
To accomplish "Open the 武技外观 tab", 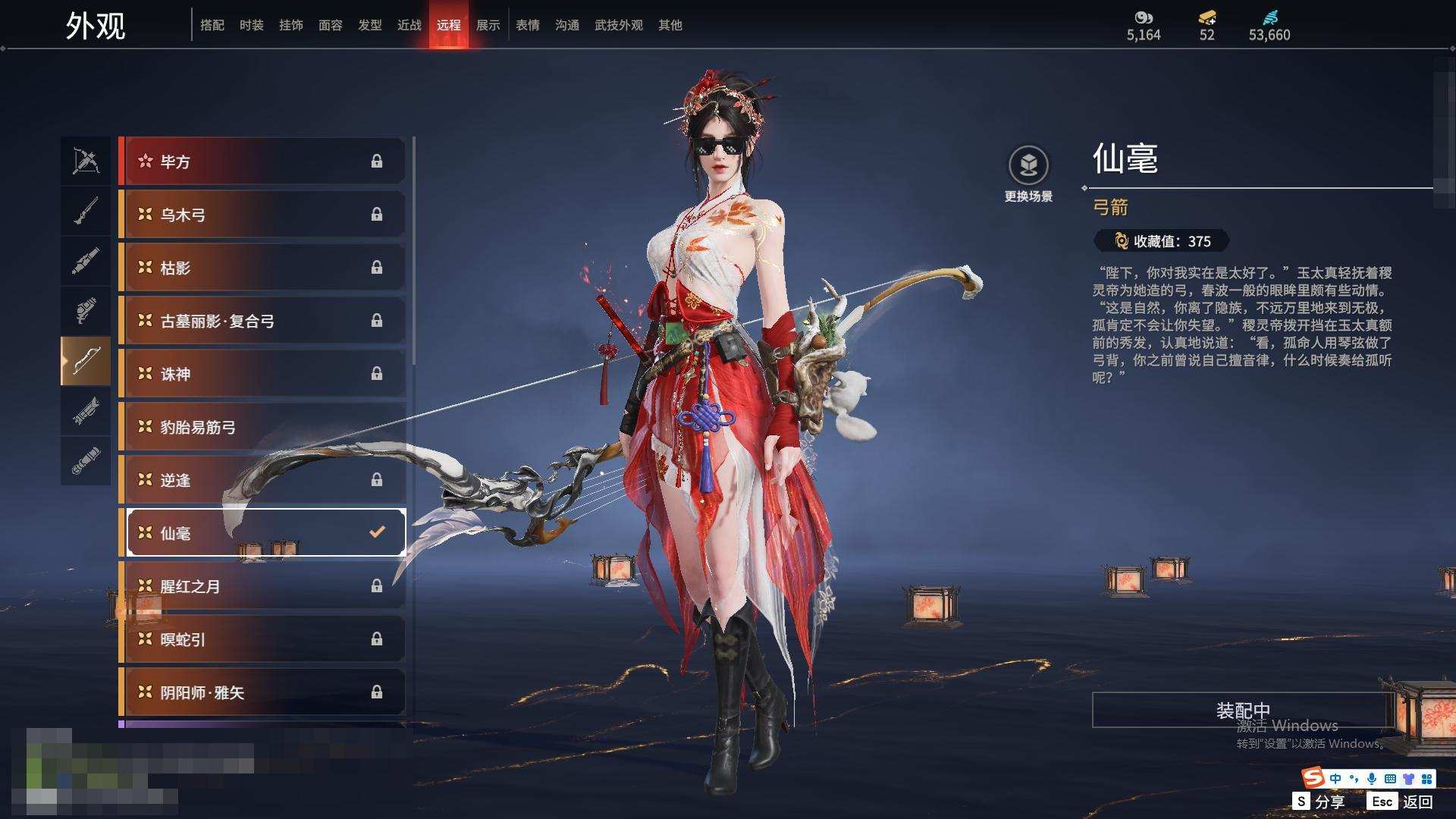I will tap(618, 25).
